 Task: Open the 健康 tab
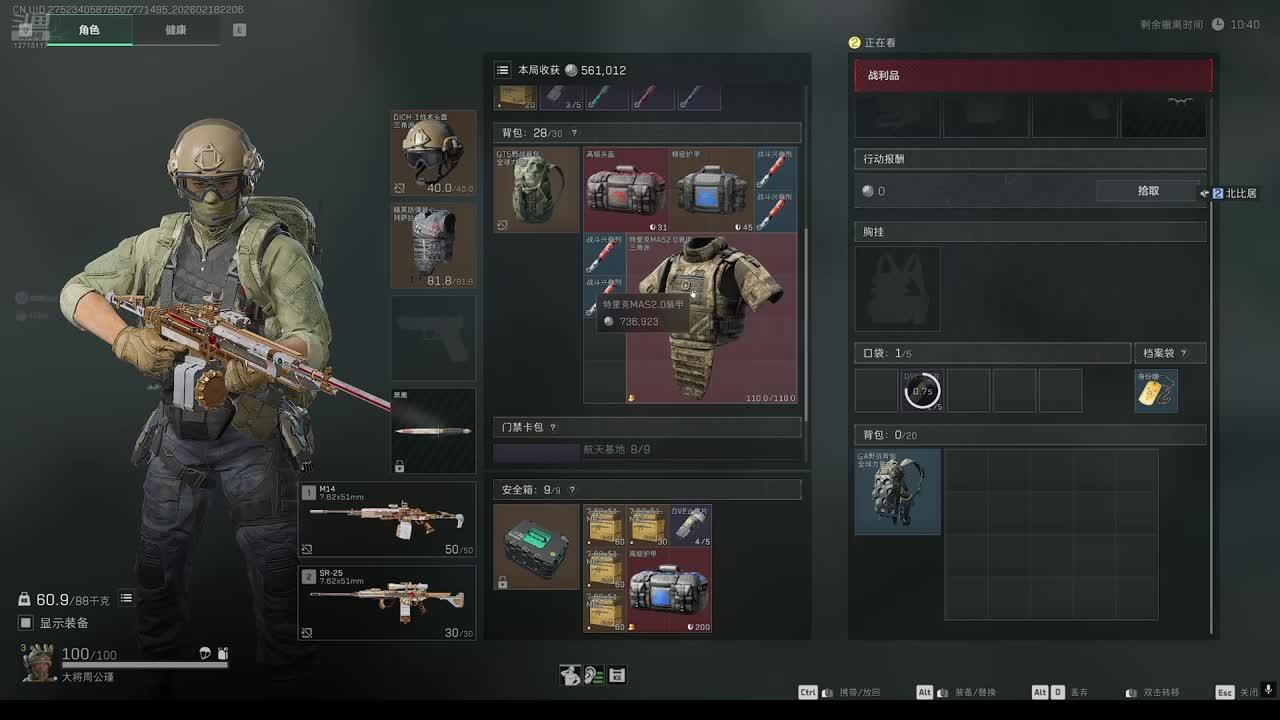click(176, 30)
